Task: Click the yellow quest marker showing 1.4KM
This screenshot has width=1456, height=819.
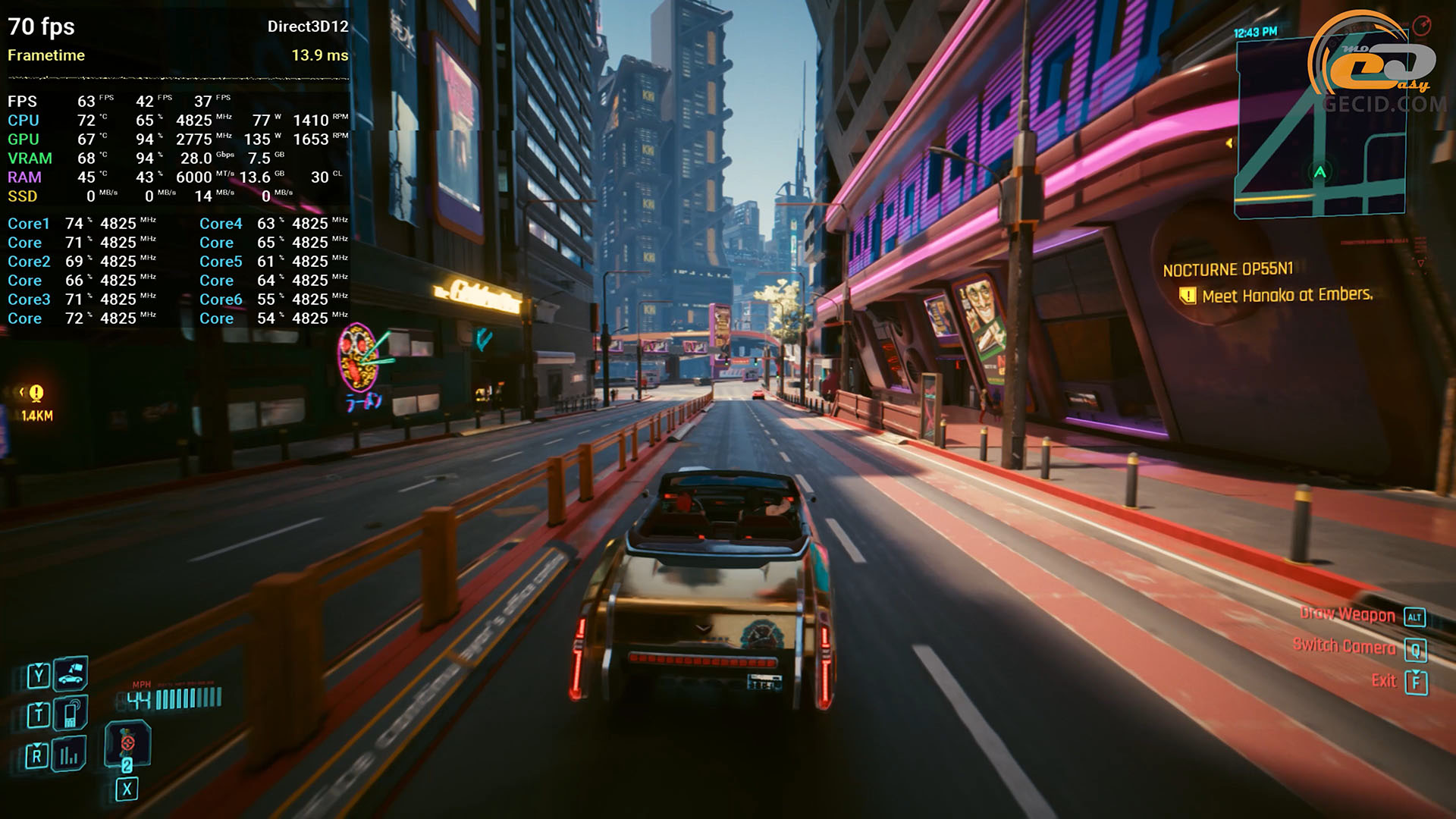Action: [36, 394]
